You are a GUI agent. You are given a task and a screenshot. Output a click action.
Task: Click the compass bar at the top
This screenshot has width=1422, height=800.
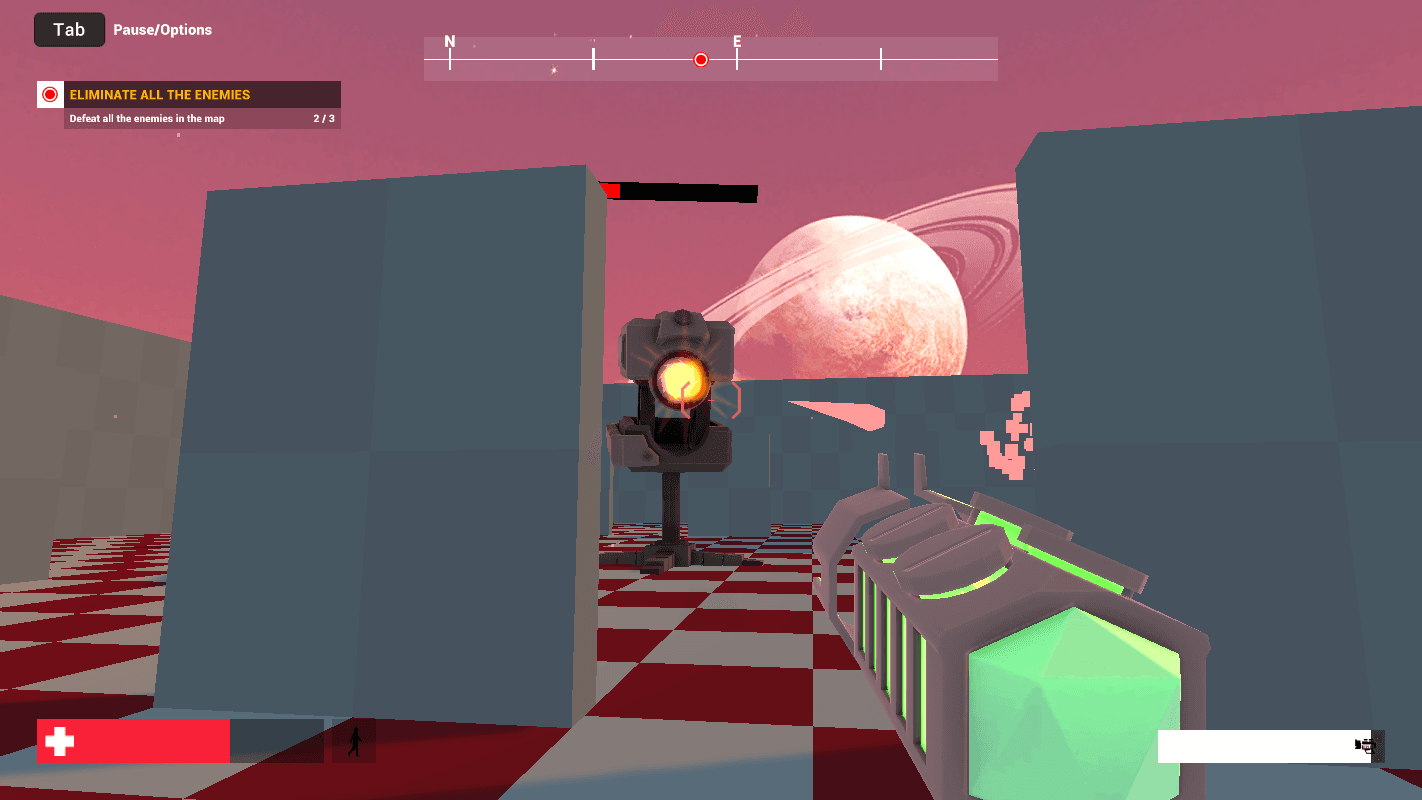tap(711, 57)
